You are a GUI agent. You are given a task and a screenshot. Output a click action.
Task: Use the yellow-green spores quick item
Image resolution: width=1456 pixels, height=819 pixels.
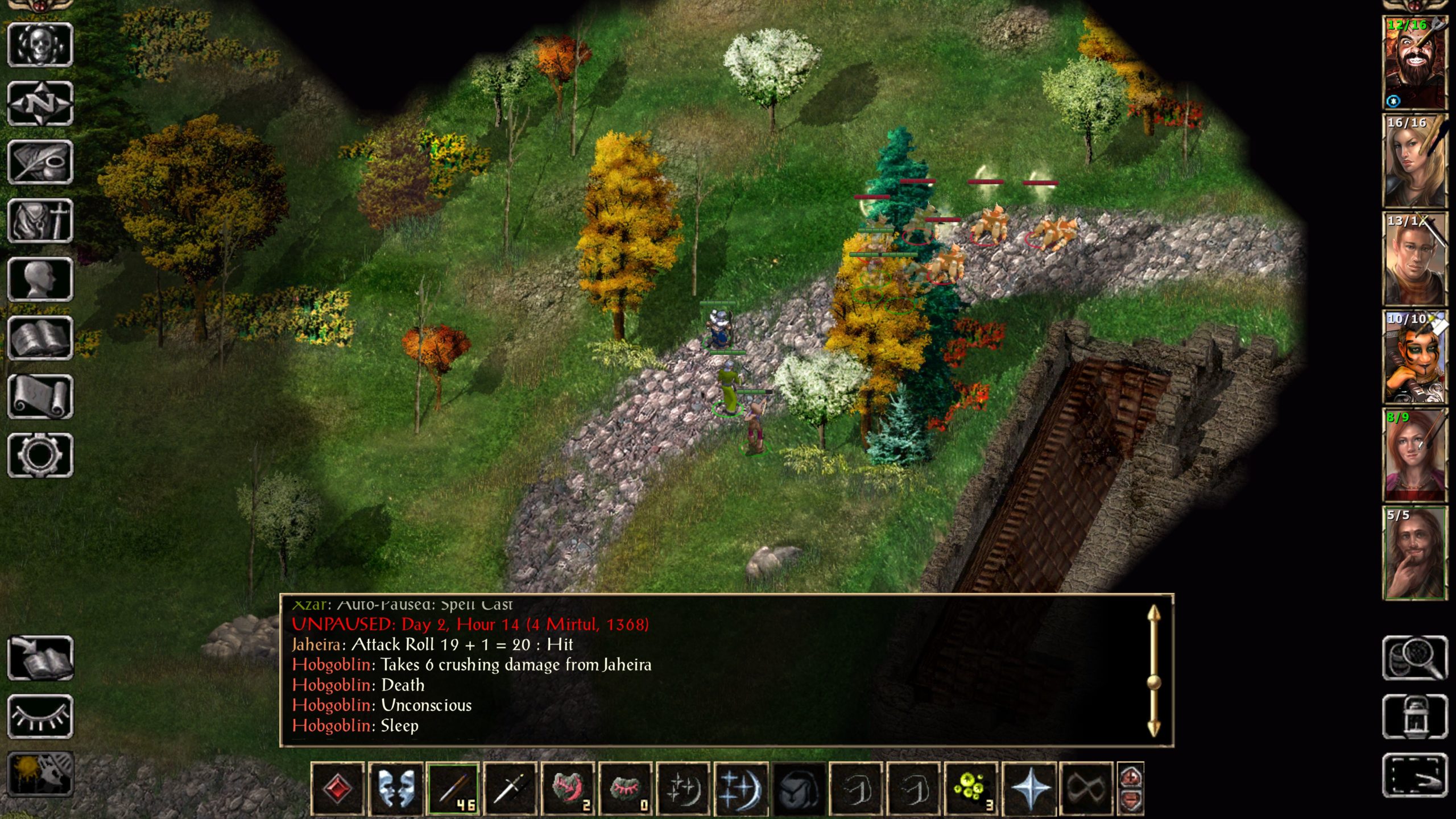click(971, 789)
